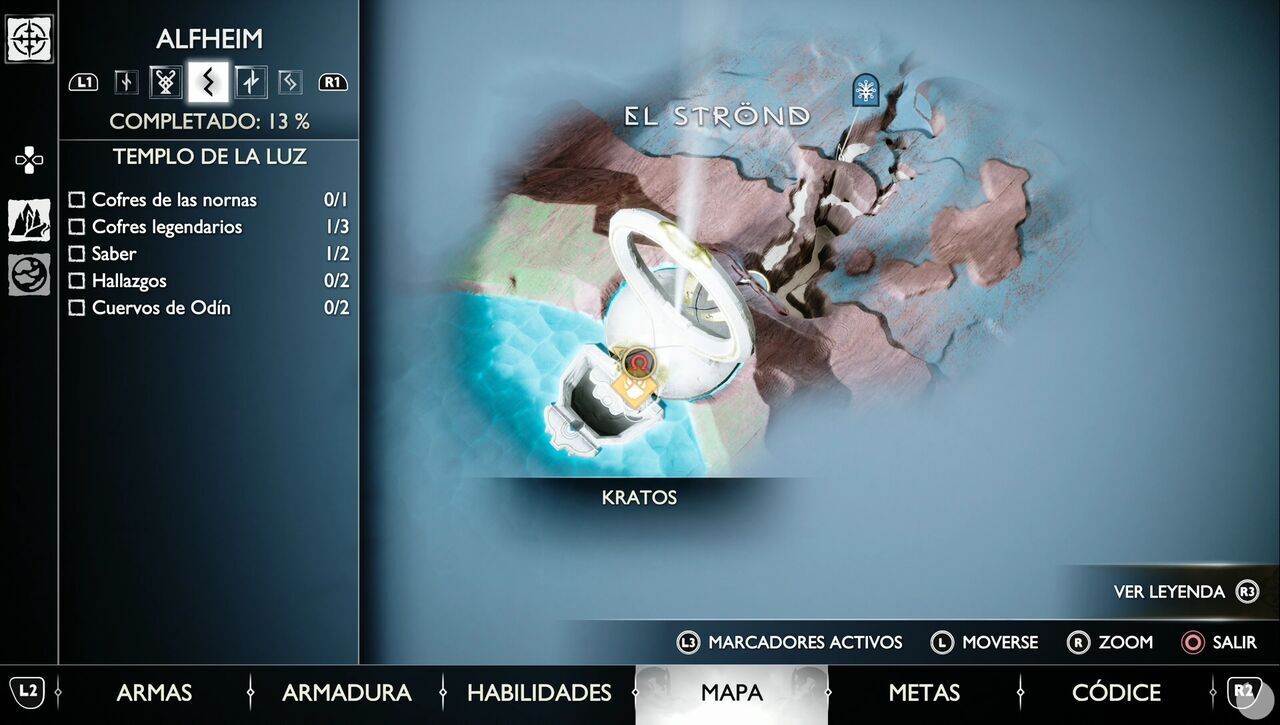The width and height of the screenshot is (1280, 725).
Task: Open the METAS tab
Action: point(925,692)
